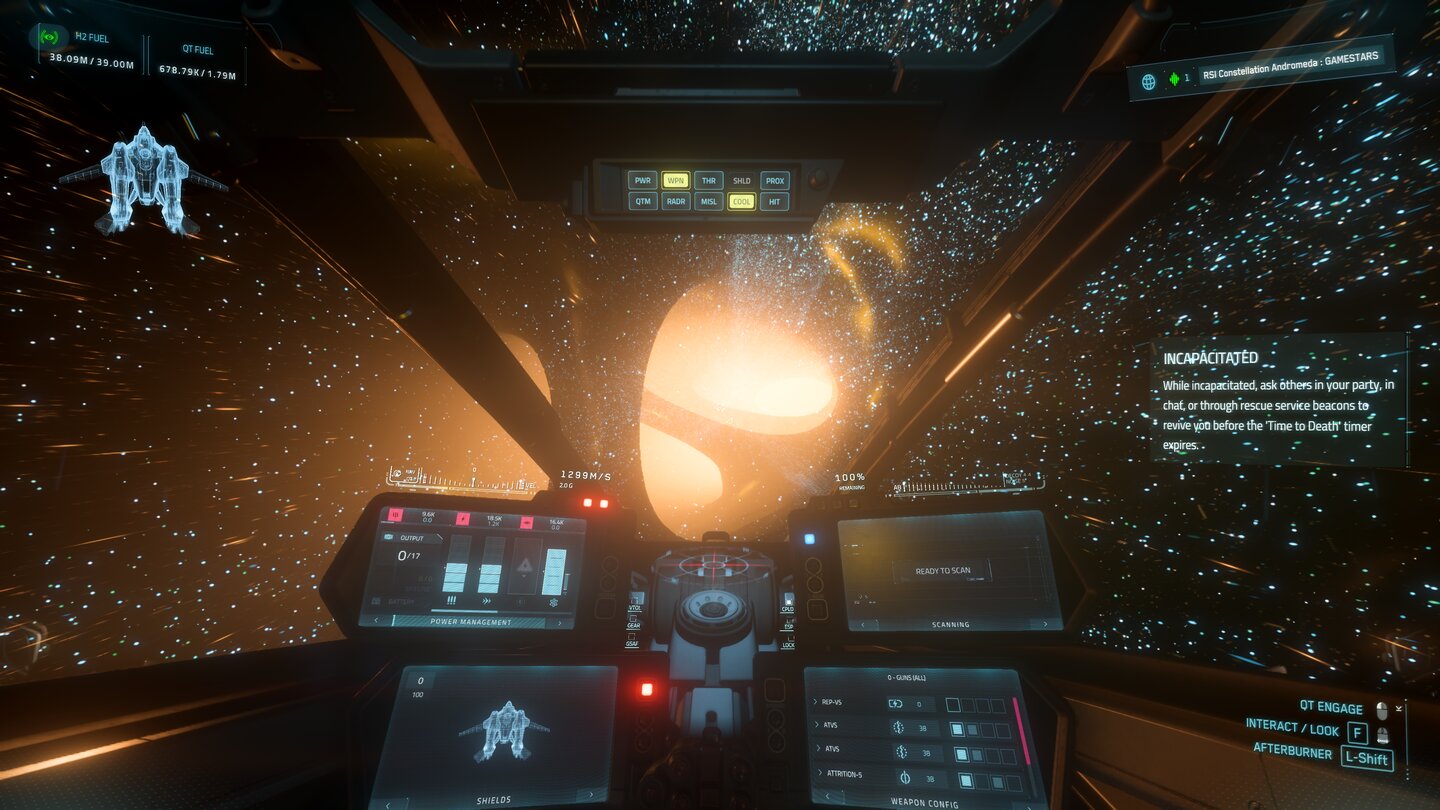Switch to the SHLD page on the overhead panel
This screenshot has height=810, width=1440.
coord(740,181)
